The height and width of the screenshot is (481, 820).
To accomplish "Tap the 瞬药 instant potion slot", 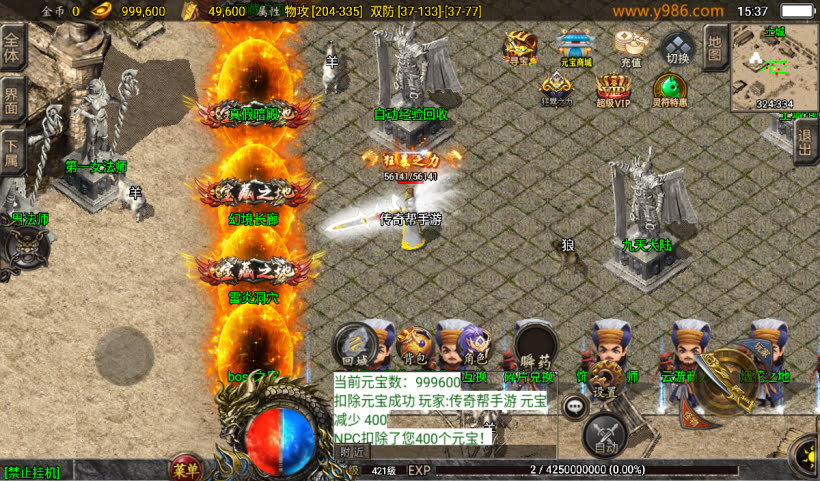I will click(535, 345).
